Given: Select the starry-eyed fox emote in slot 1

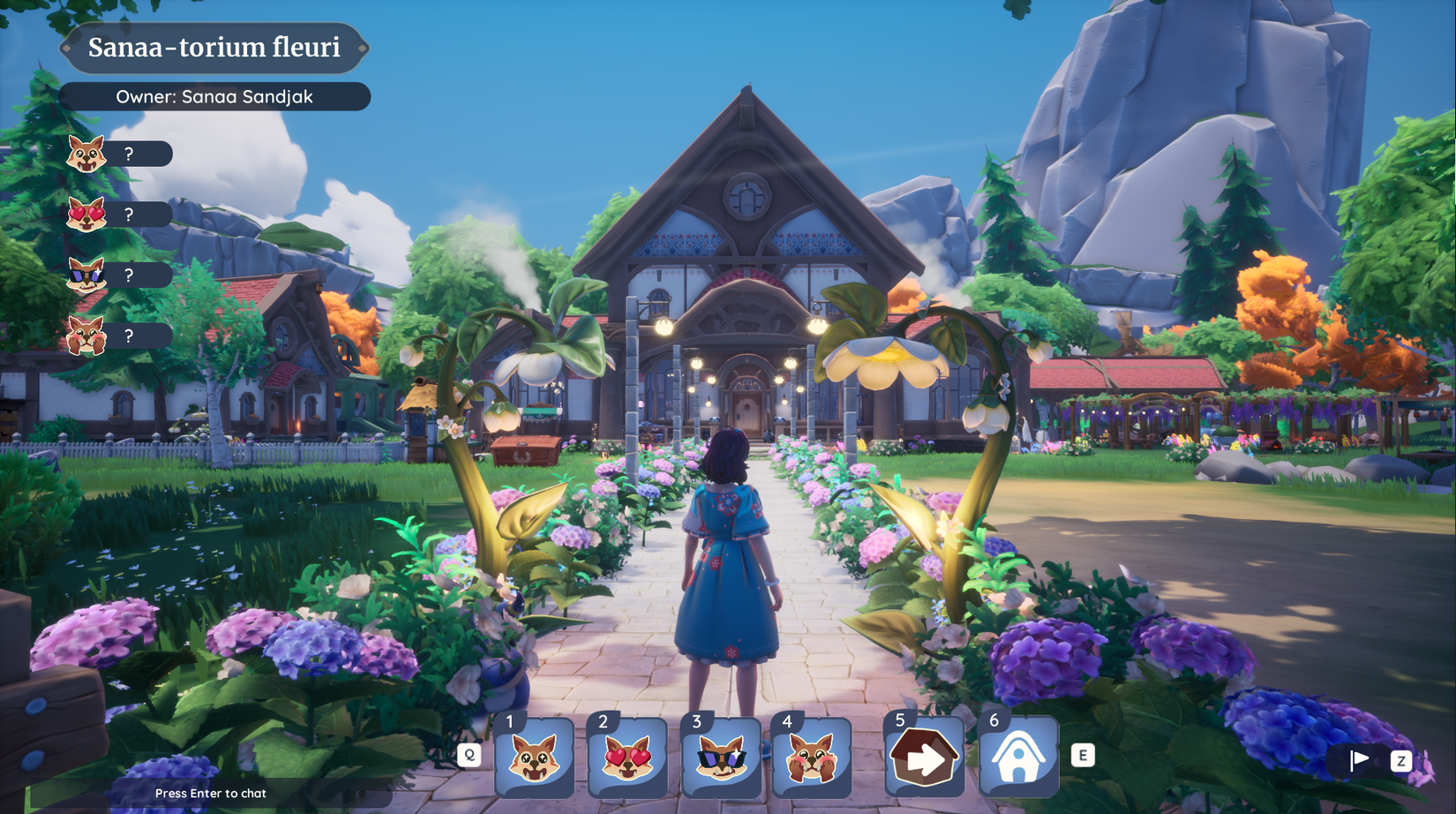Looking at the screenshot, I should coord(534,757).
